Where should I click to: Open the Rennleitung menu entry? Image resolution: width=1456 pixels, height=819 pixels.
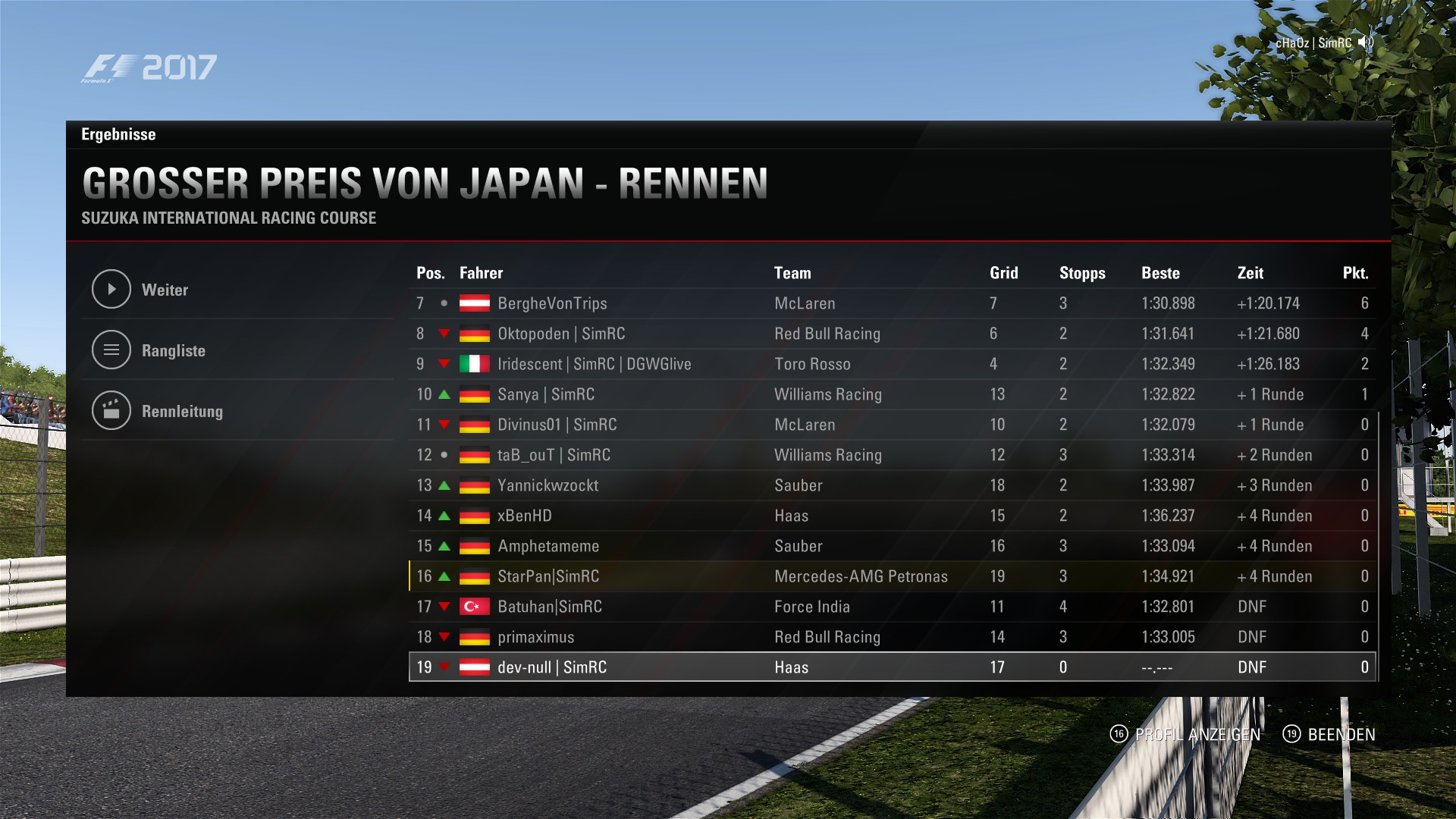click(x=182, y=411)
